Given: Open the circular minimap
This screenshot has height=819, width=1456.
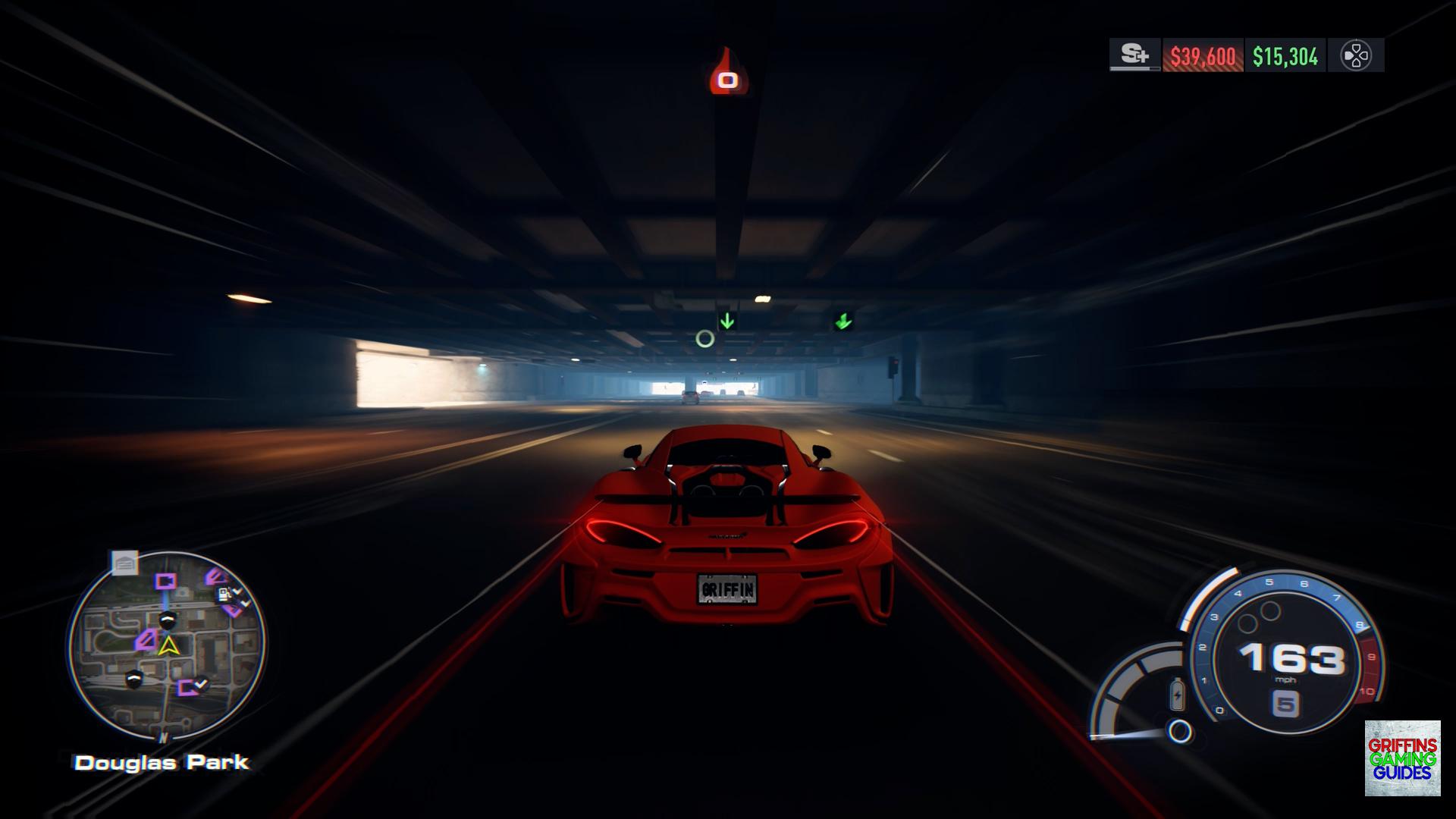Looking at the screenshot, I should pyautogui.click(x=167, y=646).
